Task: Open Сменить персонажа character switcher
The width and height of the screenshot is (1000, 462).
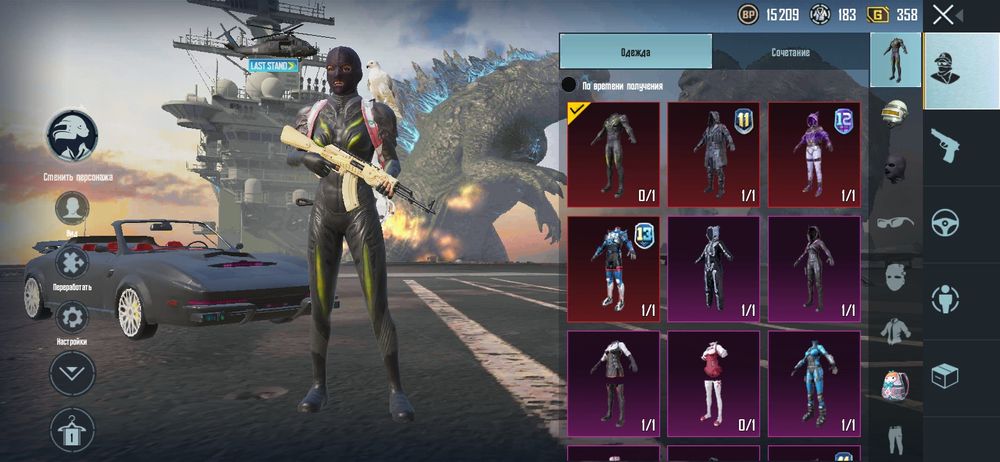Action: (x=72, y=136)
